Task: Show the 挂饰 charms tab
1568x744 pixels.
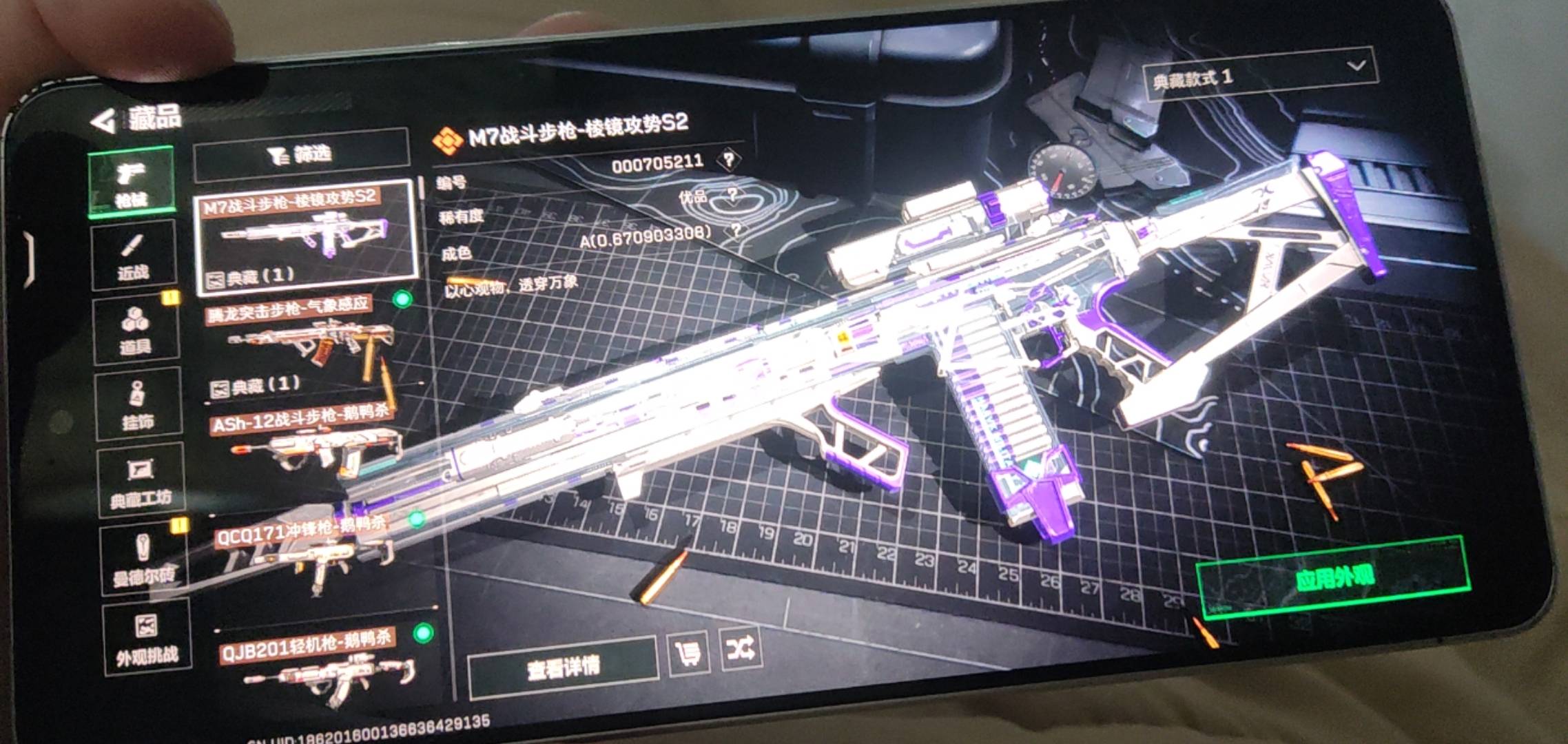Action: [x=138, y=405]
